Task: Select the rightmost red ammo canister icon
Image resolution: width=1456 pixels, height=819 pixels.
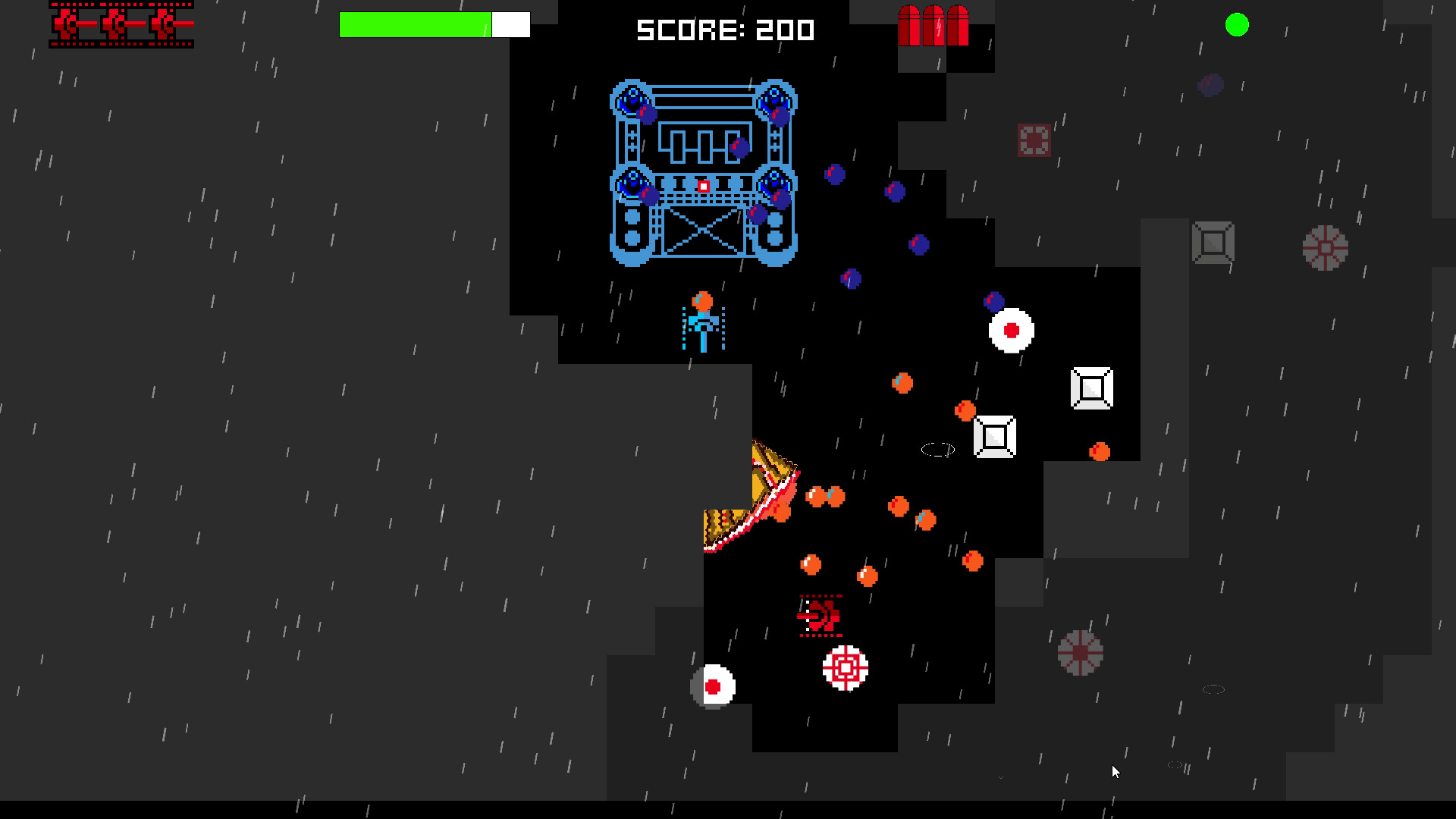Action: [959, 27]
